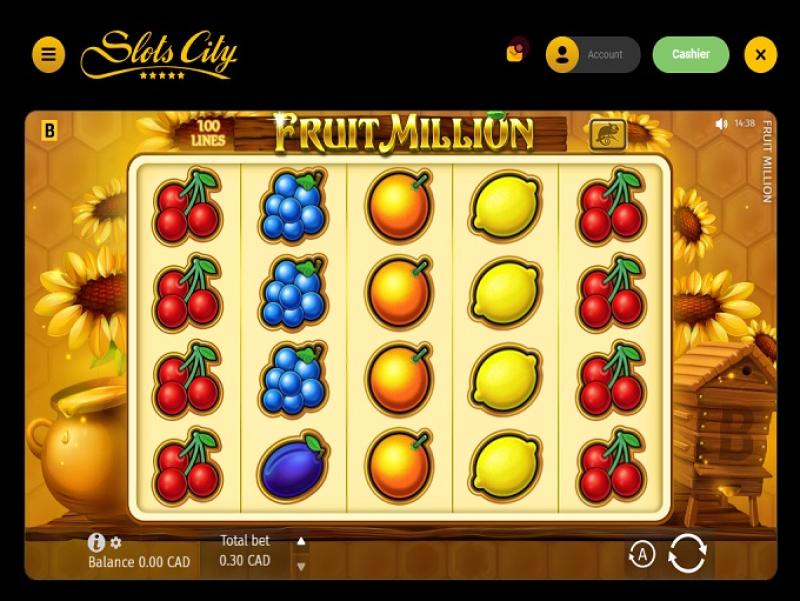Open the game info icon
The height and width of the screenshot is (601, 800).
coord(96,542)
